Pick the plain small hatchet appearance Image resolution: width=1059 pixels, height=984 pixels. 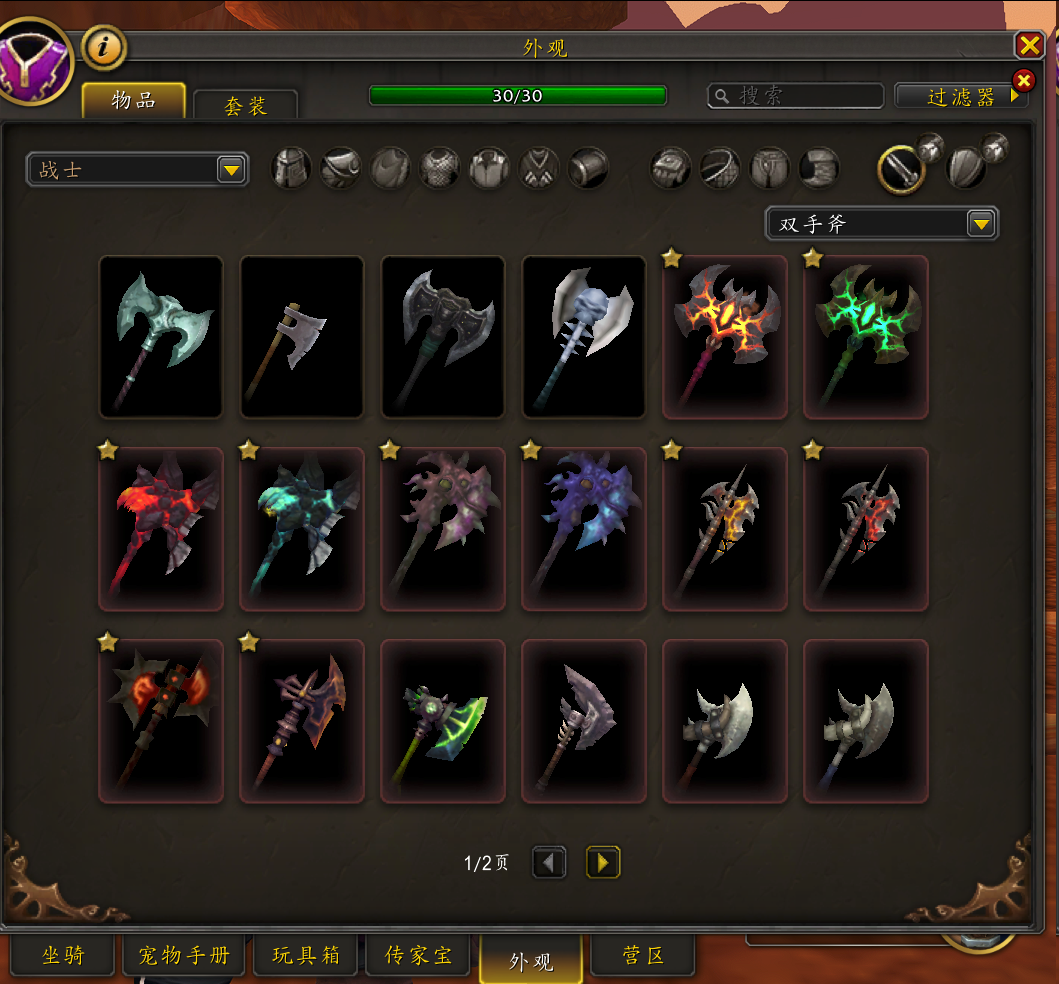tap(302, 337)
